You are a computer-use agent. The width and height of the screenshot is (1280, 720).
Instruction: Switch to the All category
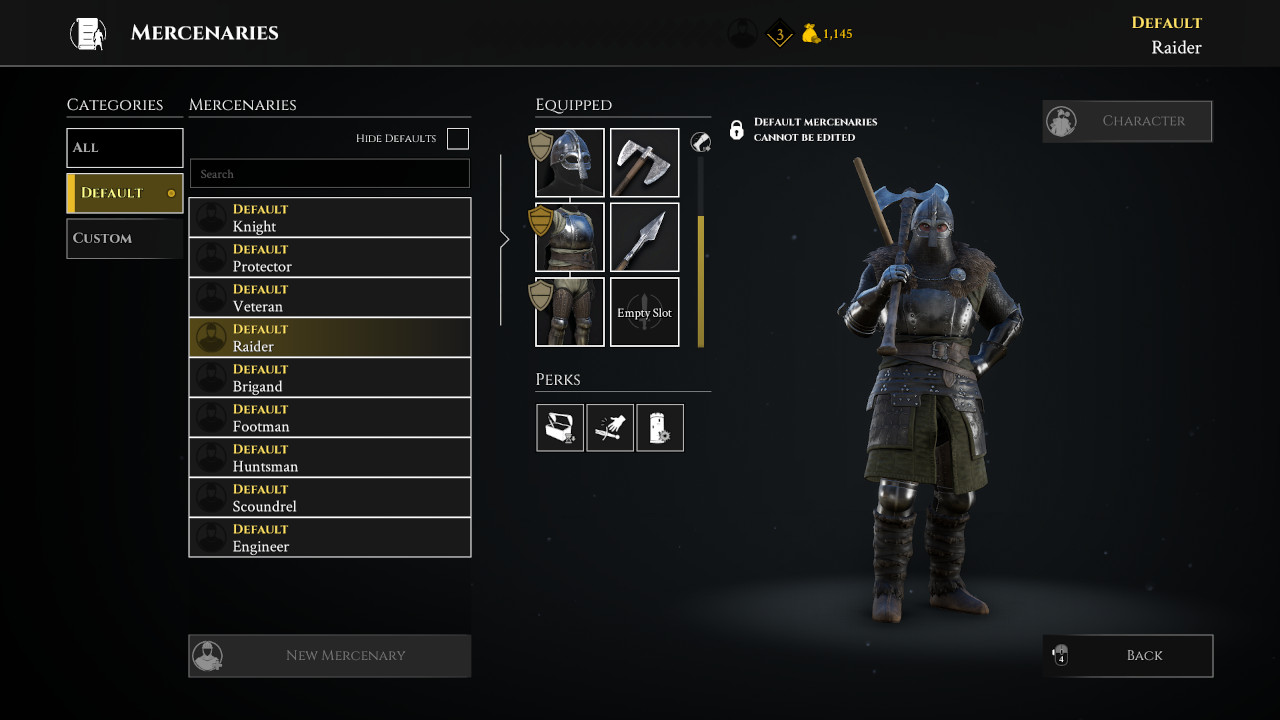124,147
